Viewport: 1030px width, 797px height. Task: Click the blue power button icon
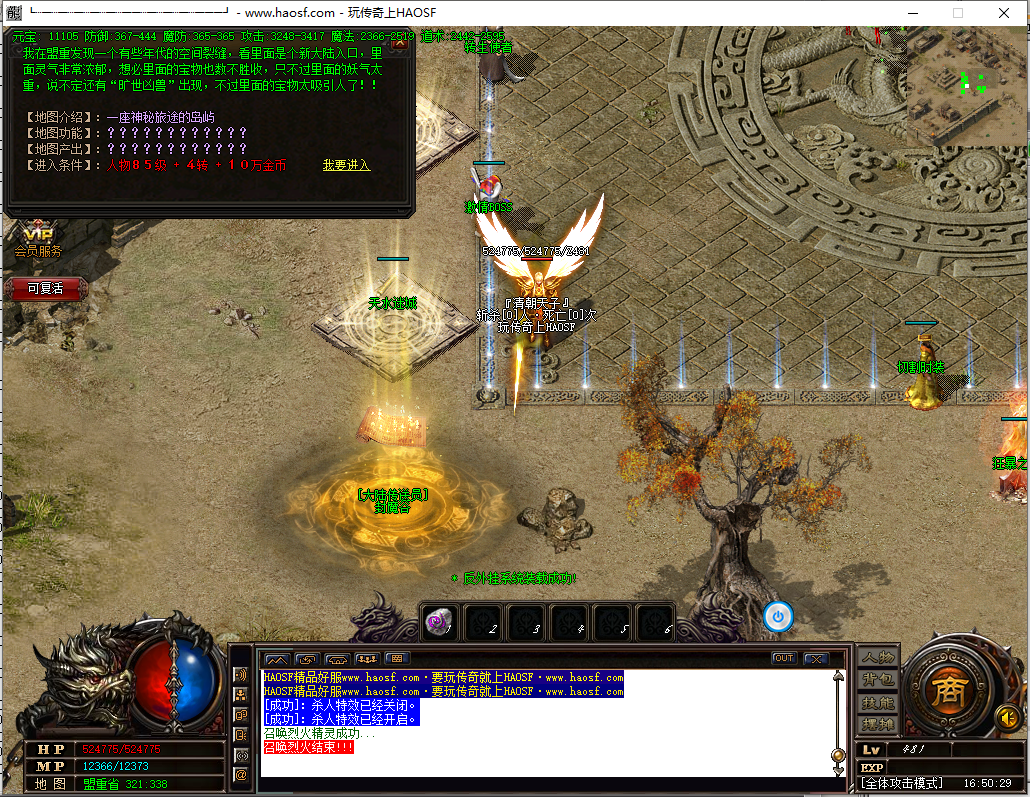[x=778, y=617]
